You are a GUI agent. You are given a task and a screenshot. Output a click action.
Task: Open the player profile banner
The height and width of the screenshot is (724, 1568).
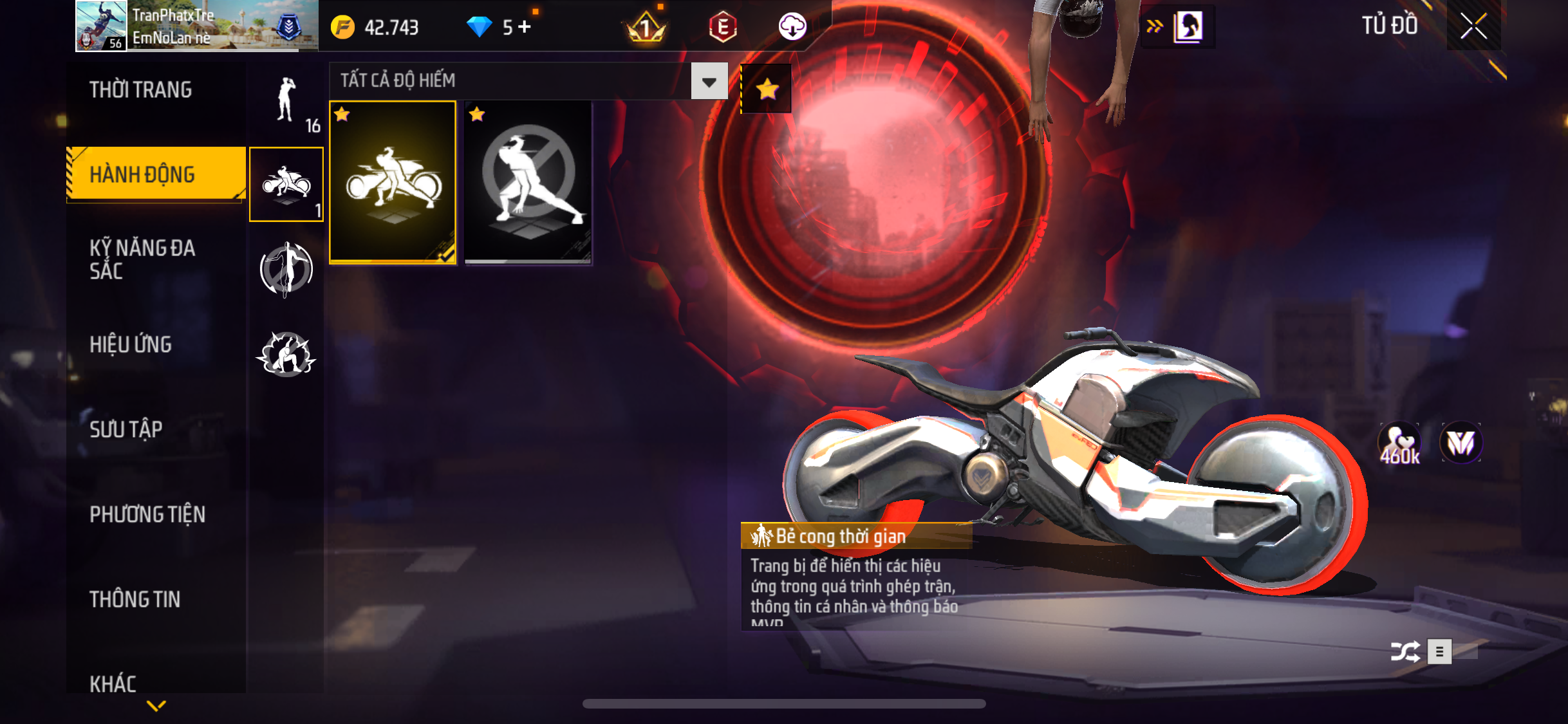point(197,26)
